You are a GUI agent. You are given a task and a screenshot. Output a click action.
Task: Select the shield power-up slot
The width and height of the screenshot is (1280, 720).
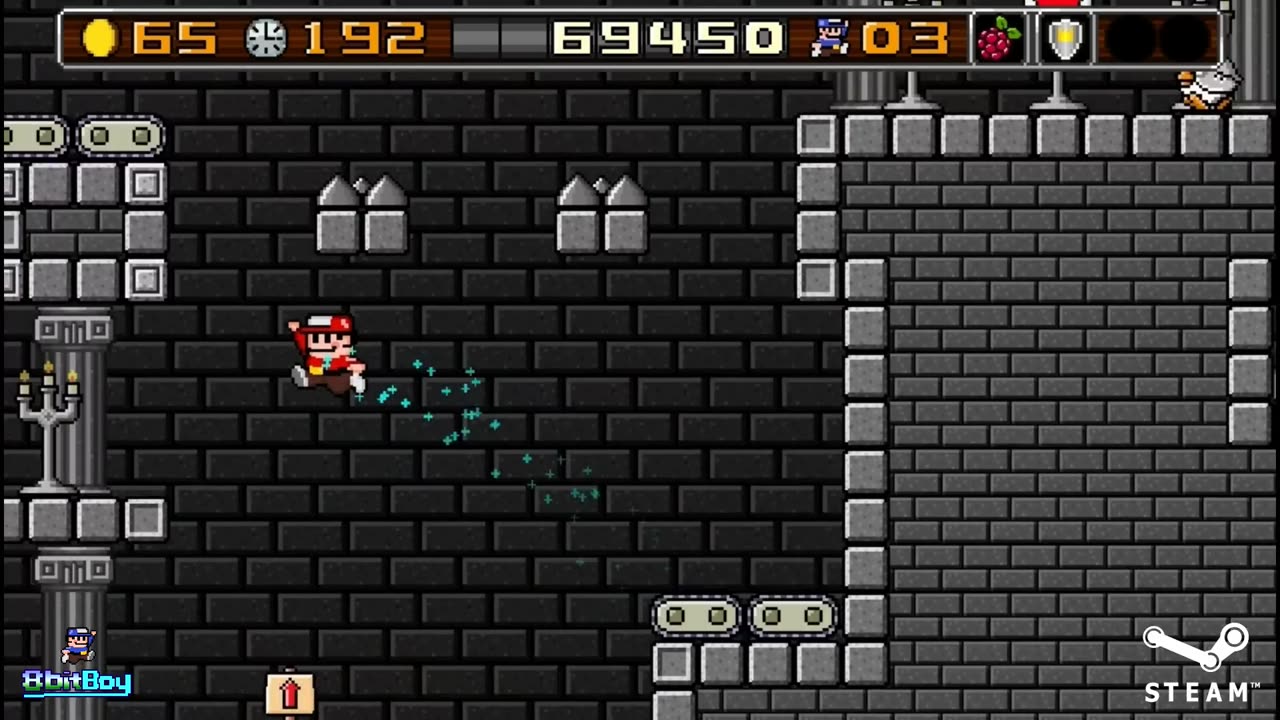[x=1063, y=40]
